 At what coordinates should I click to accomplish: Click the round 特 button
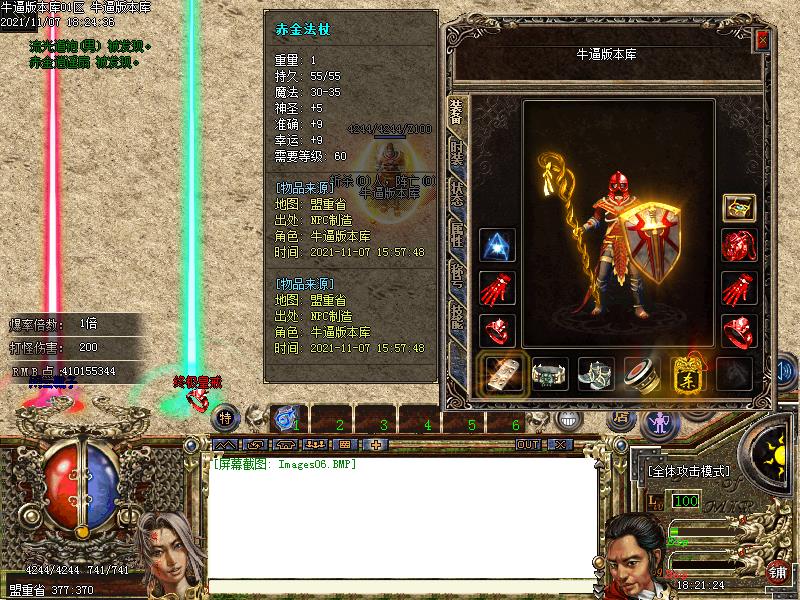tap(226, 417)
